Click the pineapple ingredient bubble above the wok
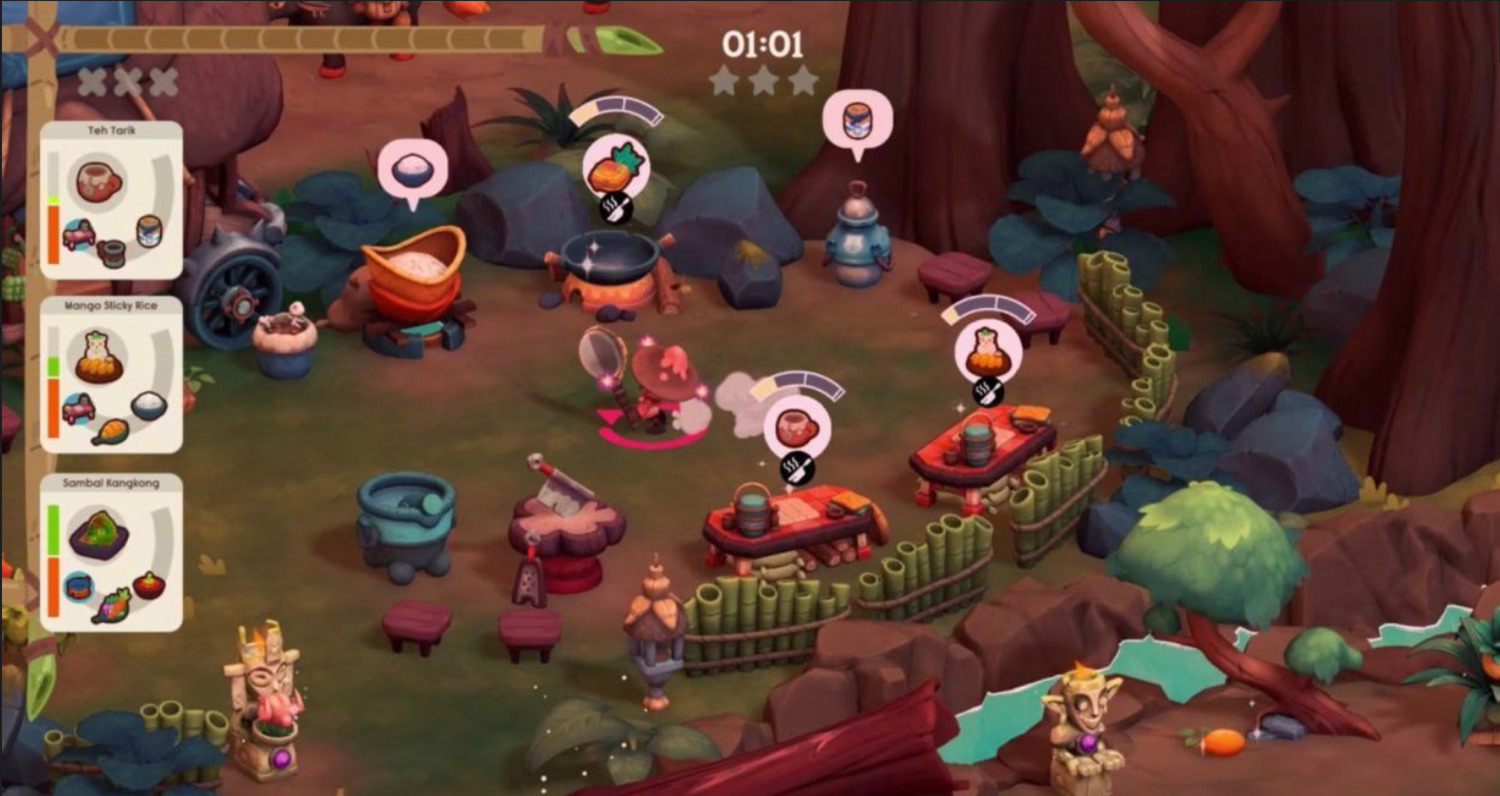The image size is (1500, 796). point(615,167)
